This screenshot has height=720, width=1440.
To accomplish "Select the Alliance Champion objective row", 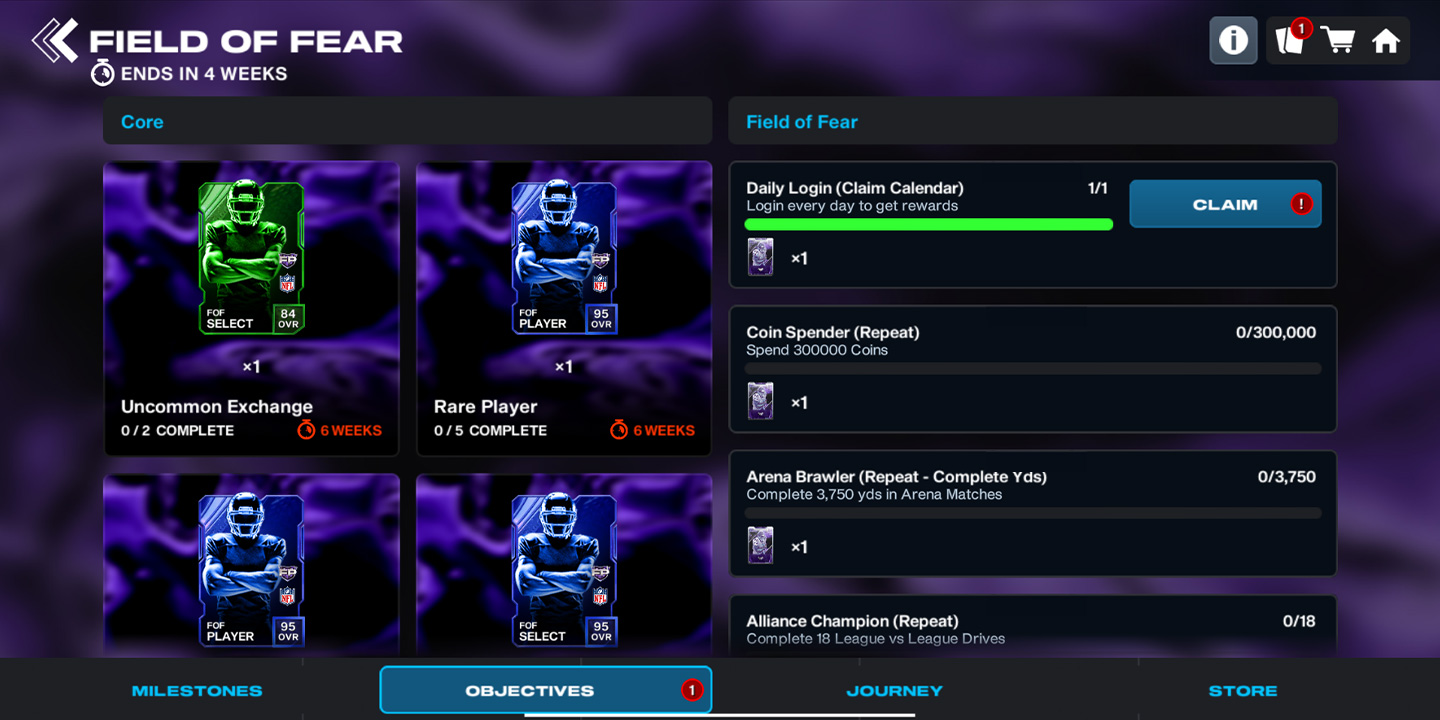I will click(1032, 628).
